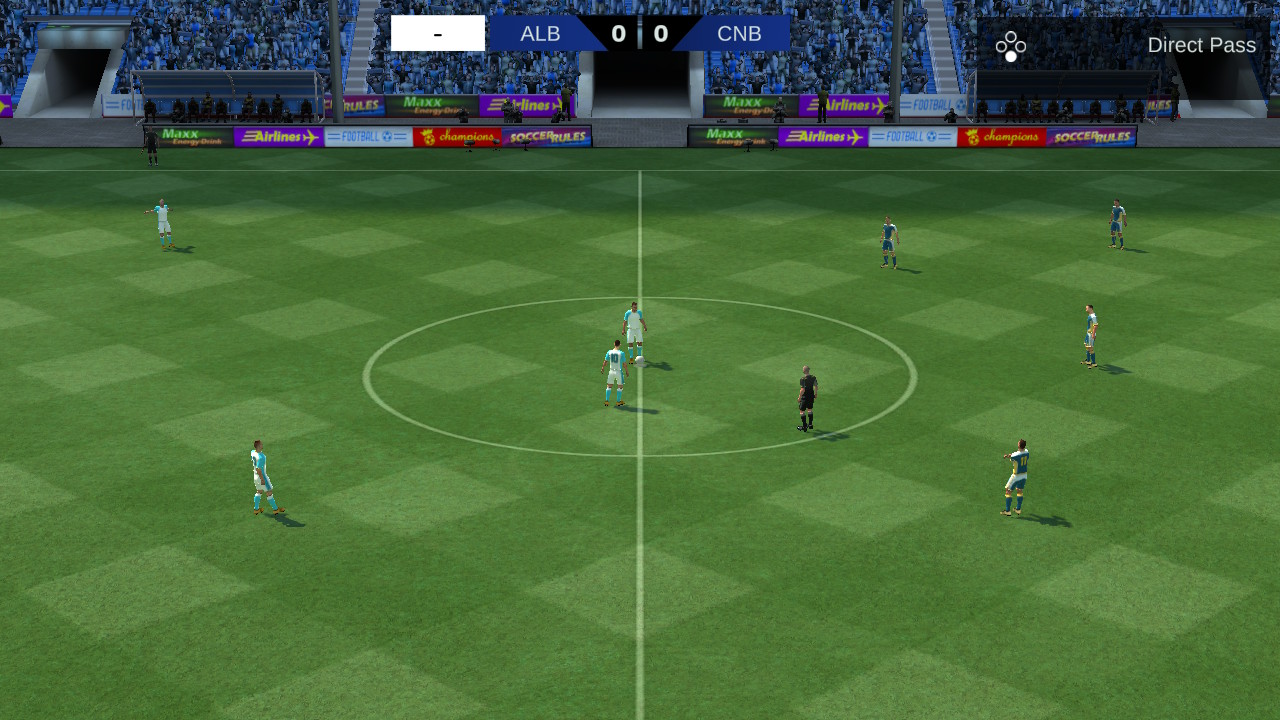Select the CNB player near the center circle
The width and height of the screenshot is (1280, 720).
tap(888, 240)
